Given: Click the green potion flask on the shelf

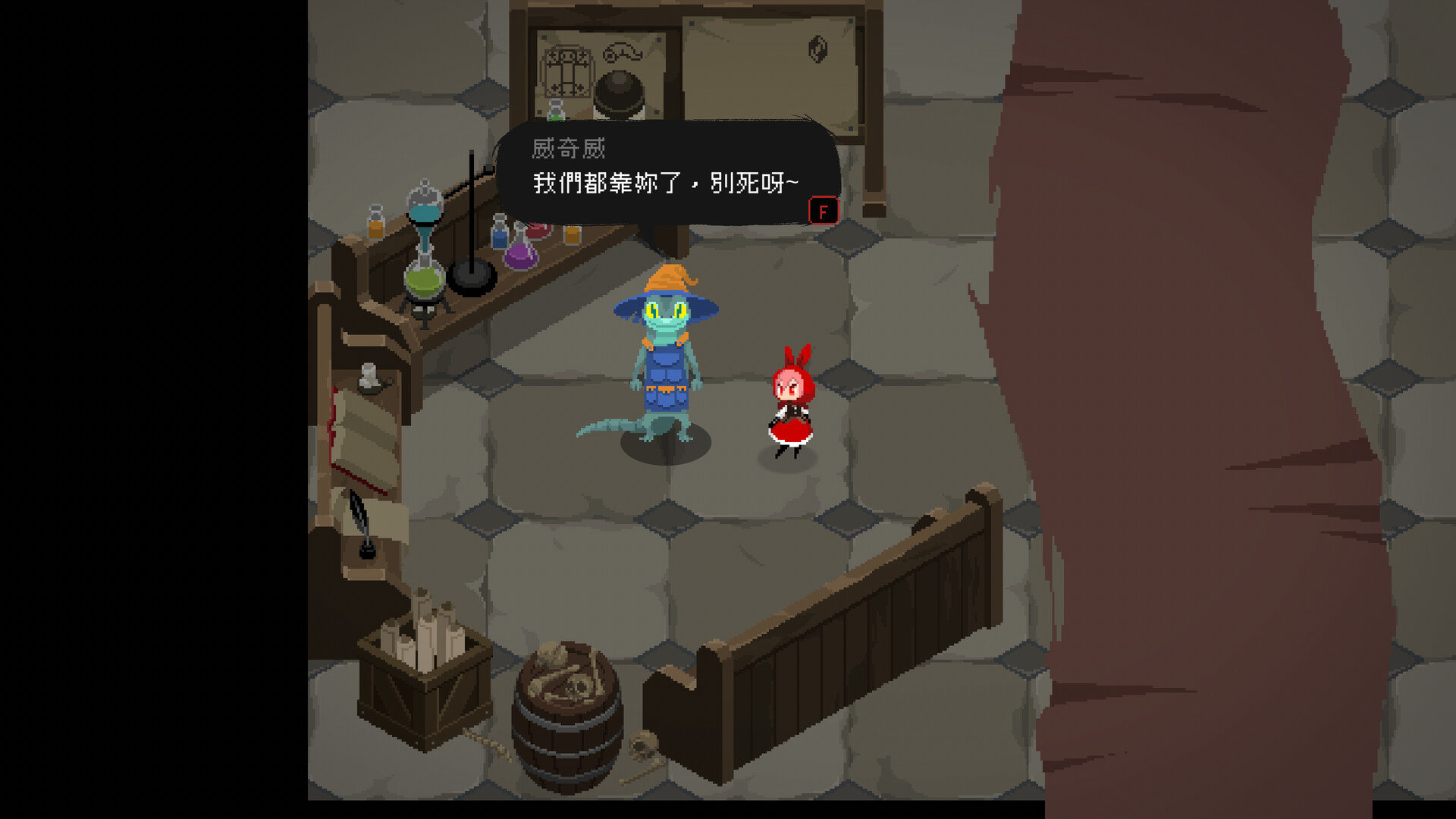Looking at the screenshot, I should (x=425, y=281).
